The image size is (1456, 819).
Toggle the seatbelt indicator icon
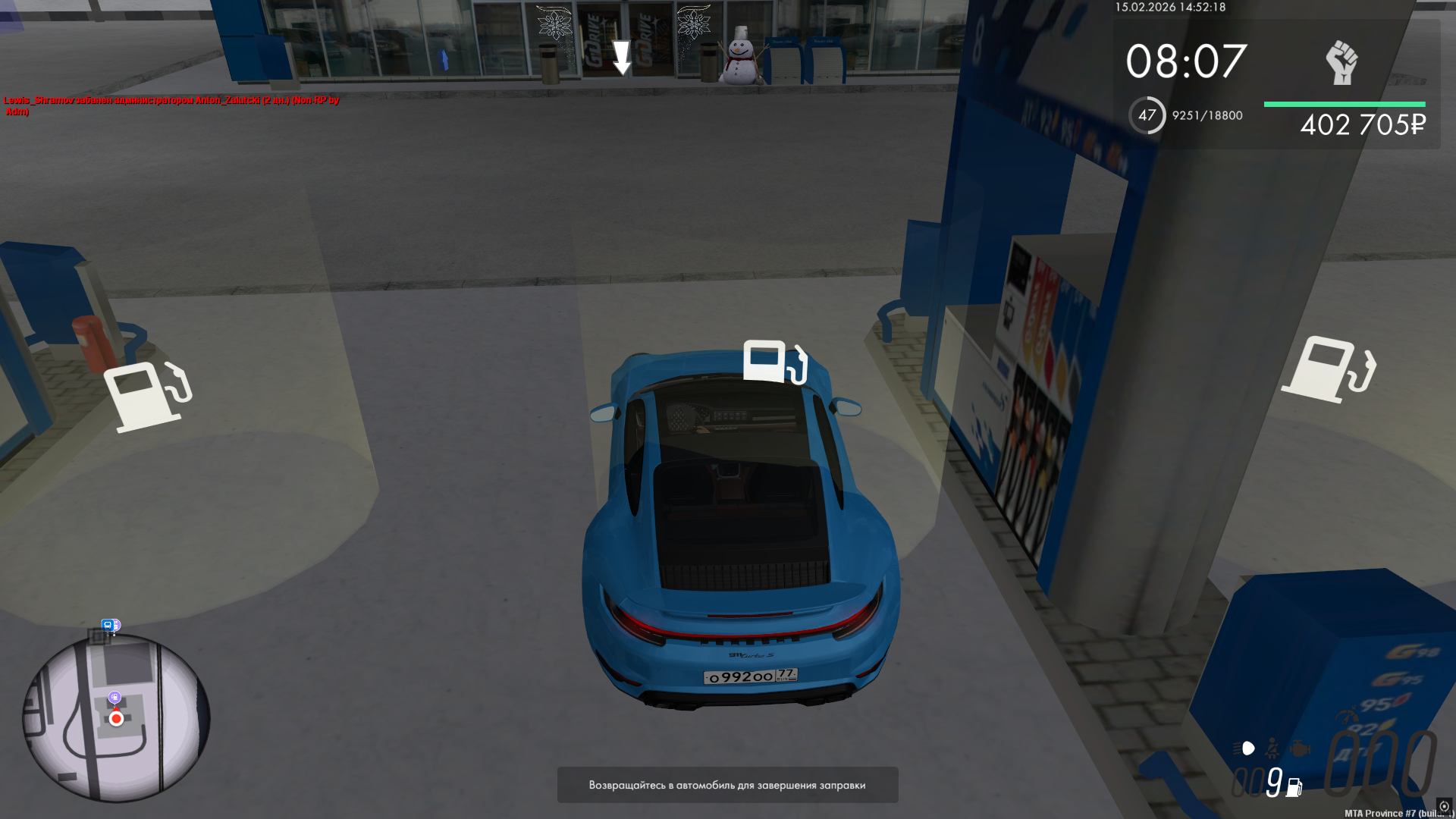tap(1272, 748)
